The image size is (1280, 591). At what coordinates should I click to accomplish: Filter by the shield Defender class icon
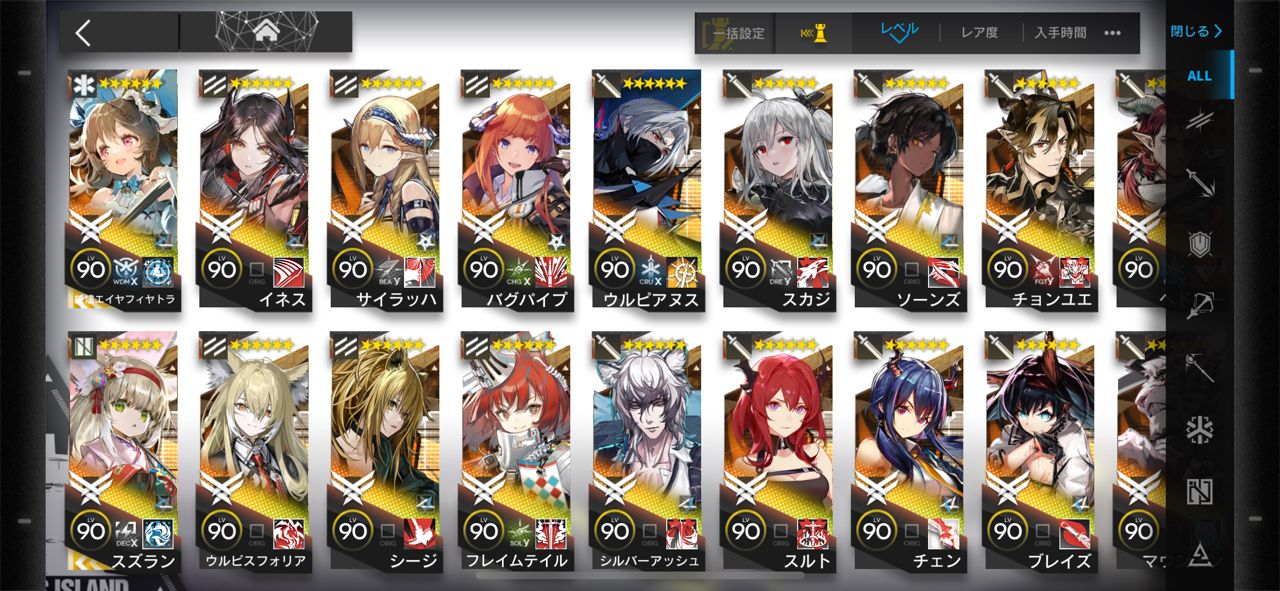coord(1199,243)
